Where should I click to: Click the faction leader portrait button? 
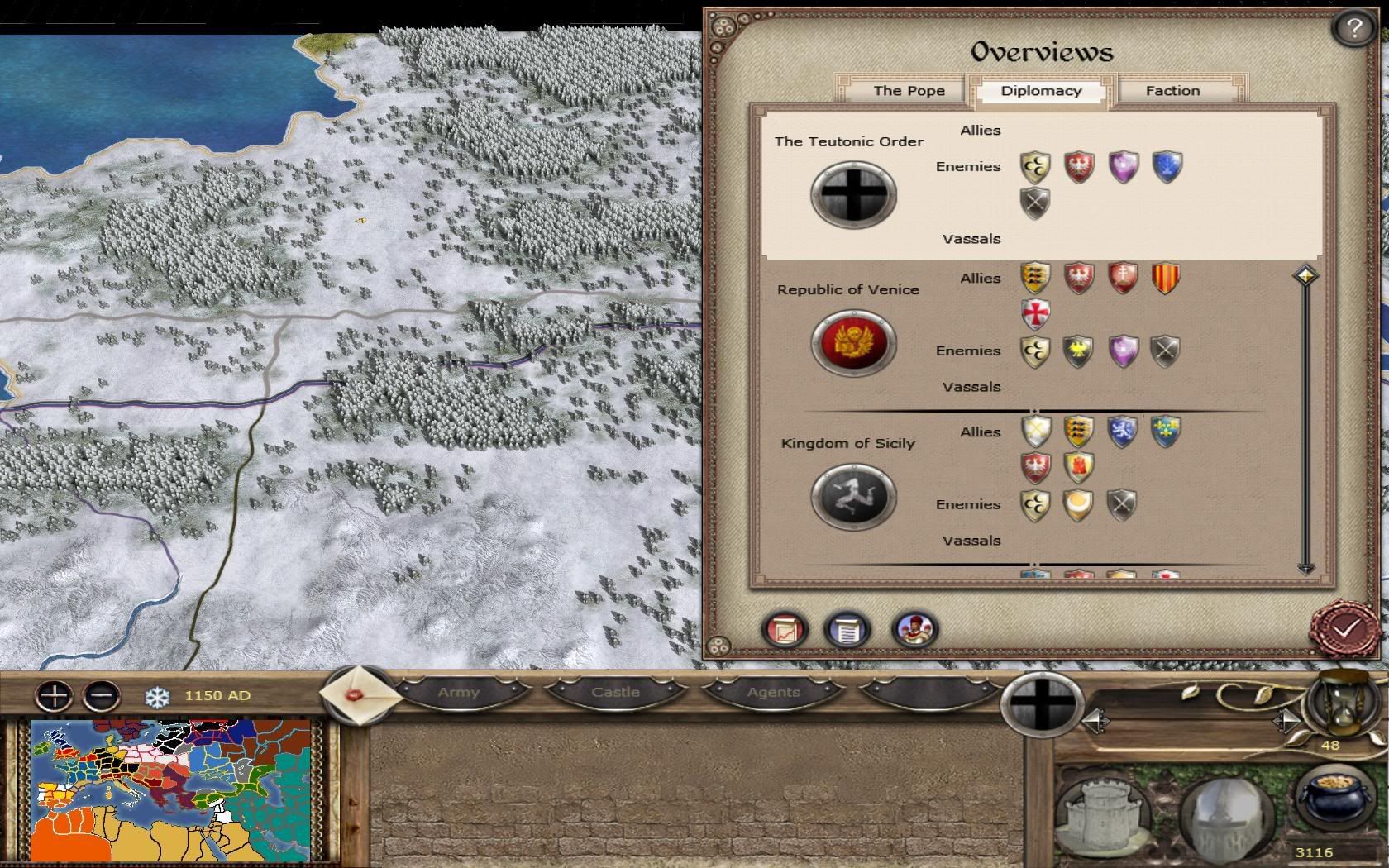tap(914, 630)
